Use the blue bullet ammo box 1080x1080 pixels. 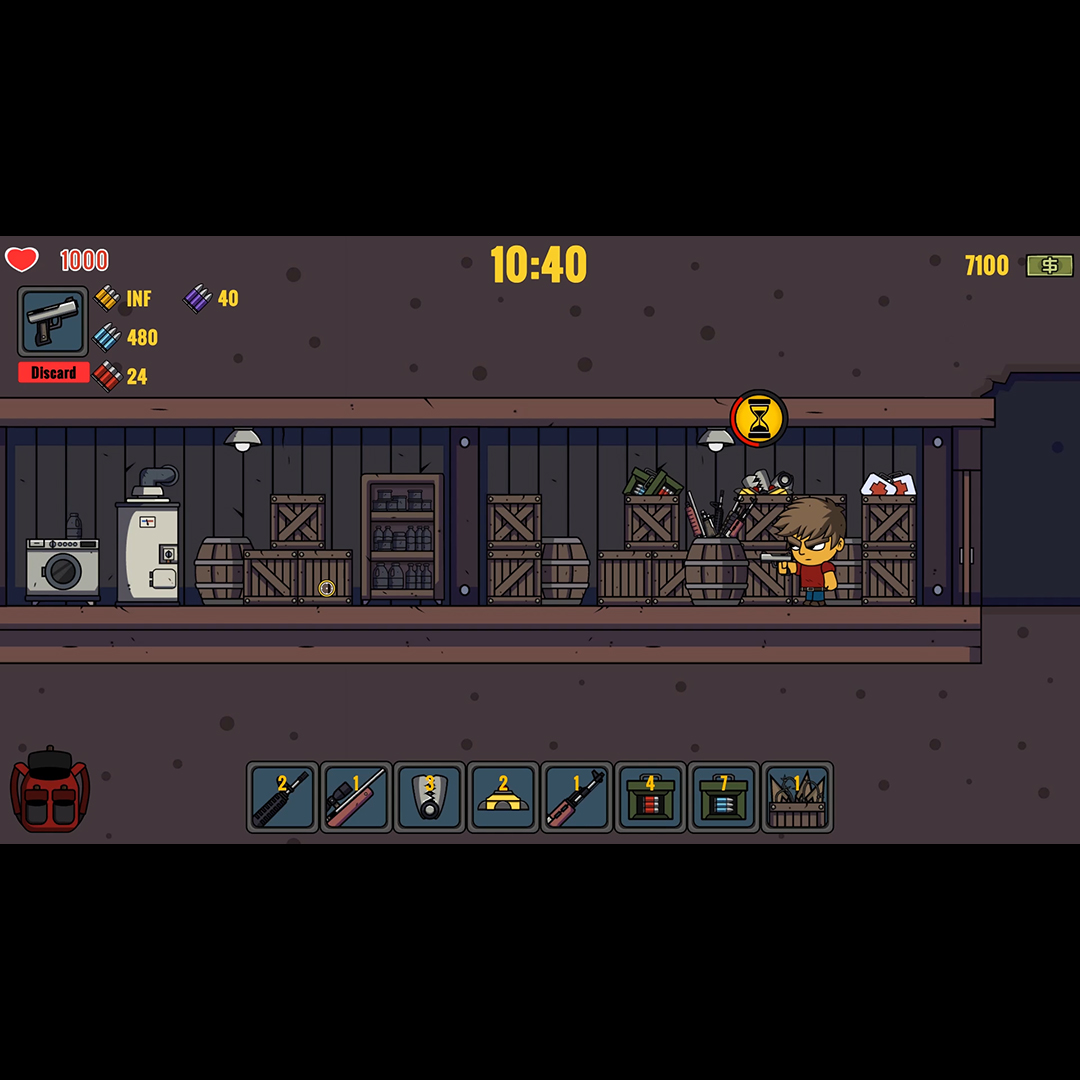(724, 797)
